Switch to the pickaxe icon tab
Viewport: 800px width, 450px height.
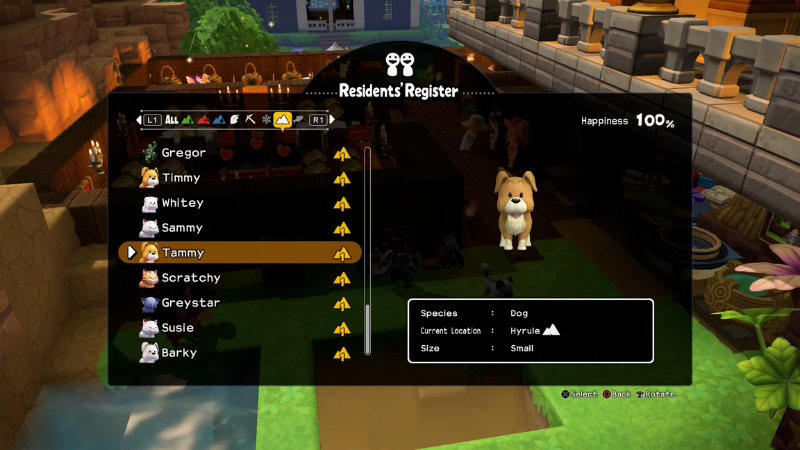click(x=251, y=120)
